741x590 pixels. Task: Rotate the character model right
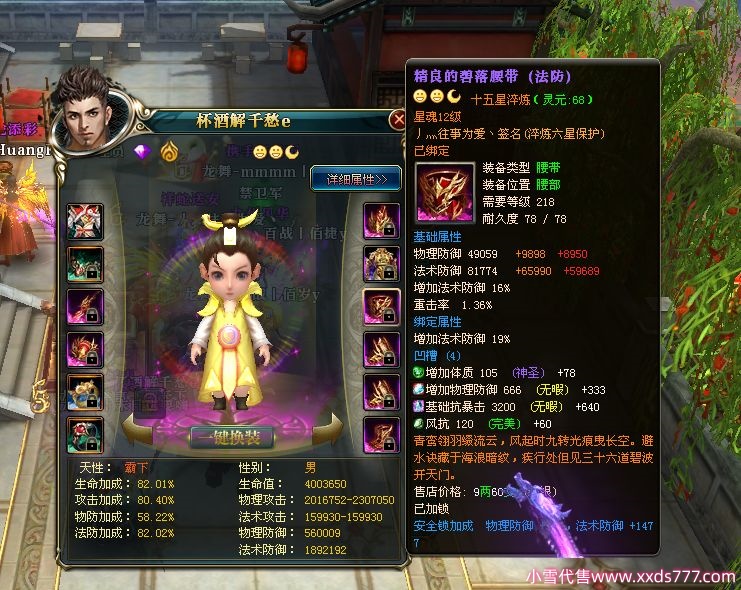click(x=324, y=432)
